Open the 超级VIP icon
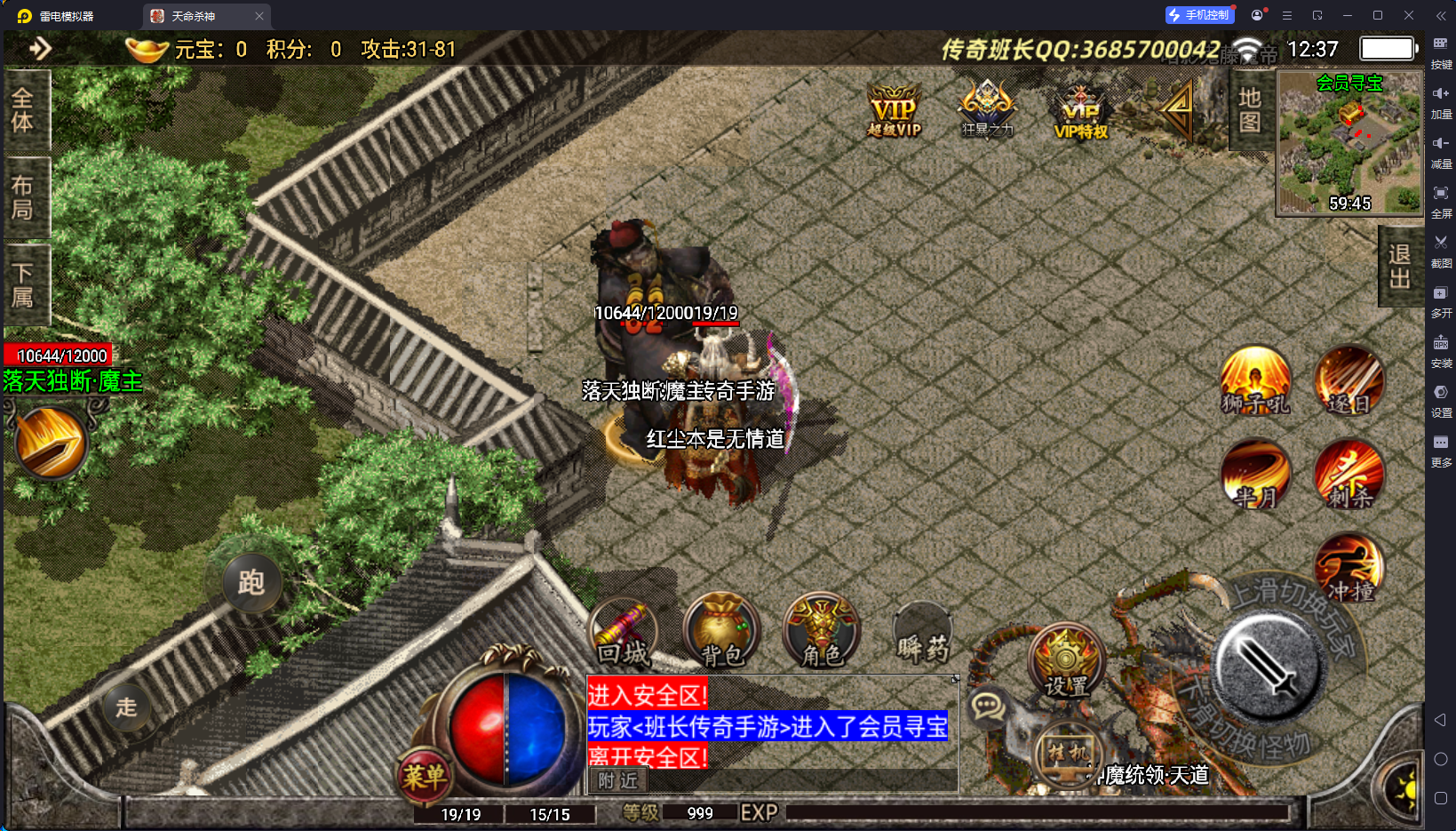This screenshot has height=831, width=1456. coord(895,111)
